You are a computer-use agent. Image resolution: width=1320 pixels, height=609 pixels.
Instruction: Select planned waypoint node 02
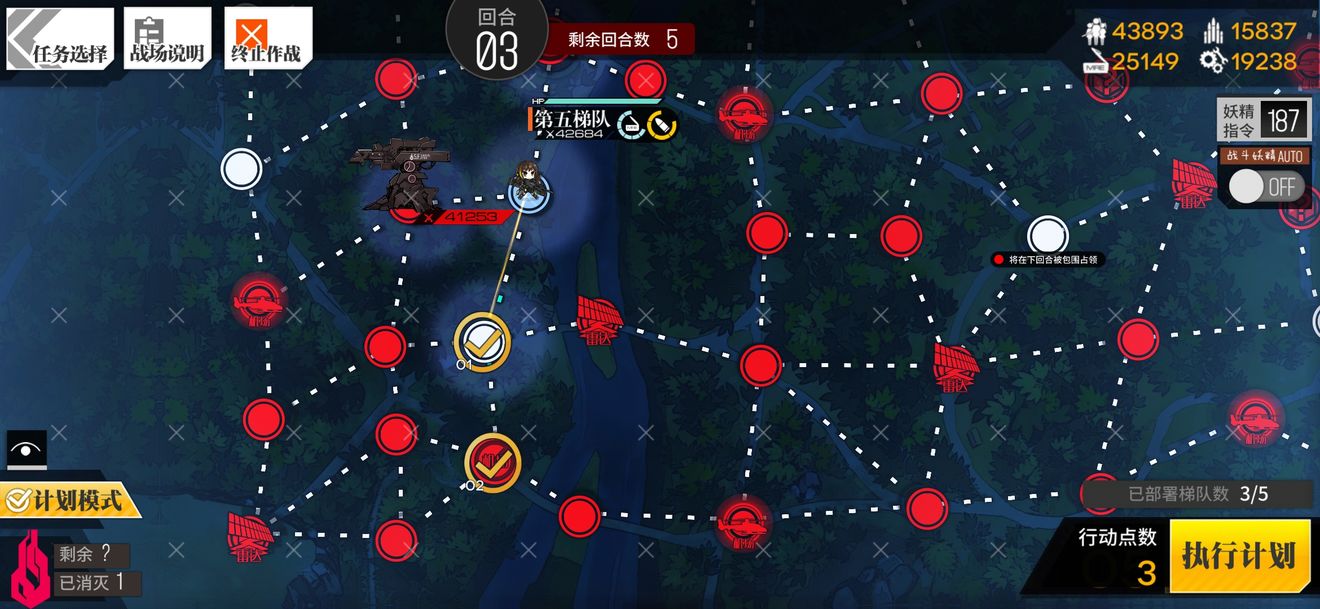pos(493,460)
